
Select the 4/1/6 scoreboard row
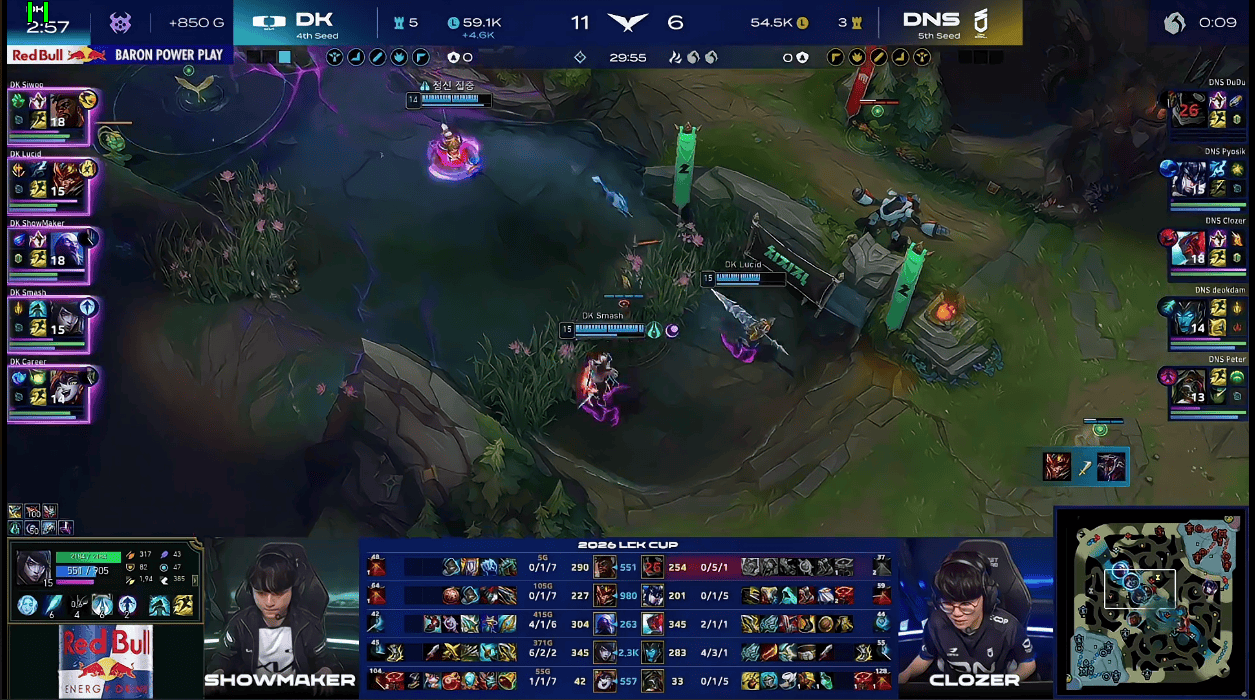coord(630,624)
